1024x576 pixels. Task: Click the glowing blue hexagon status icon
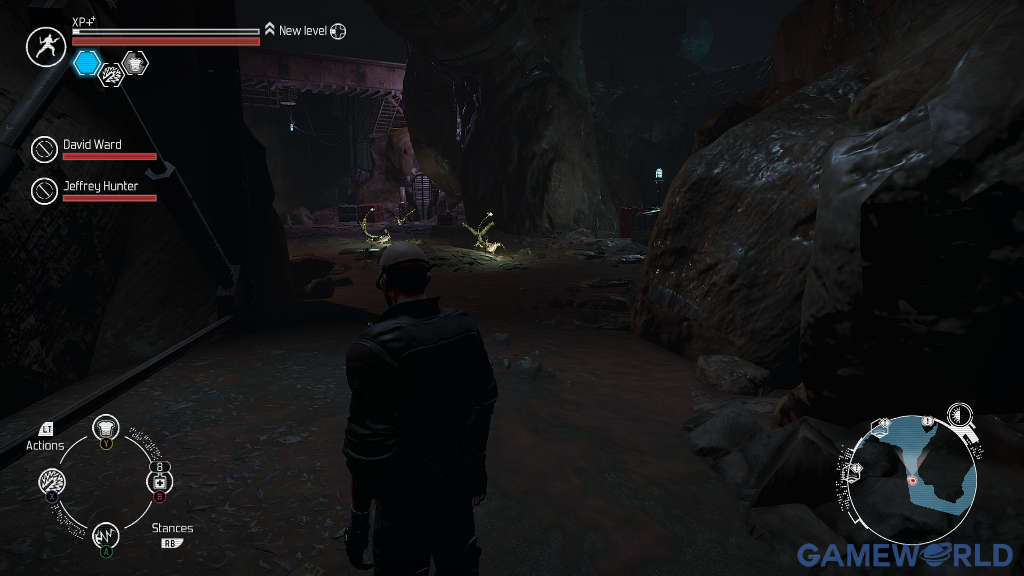tap(87, 63)
